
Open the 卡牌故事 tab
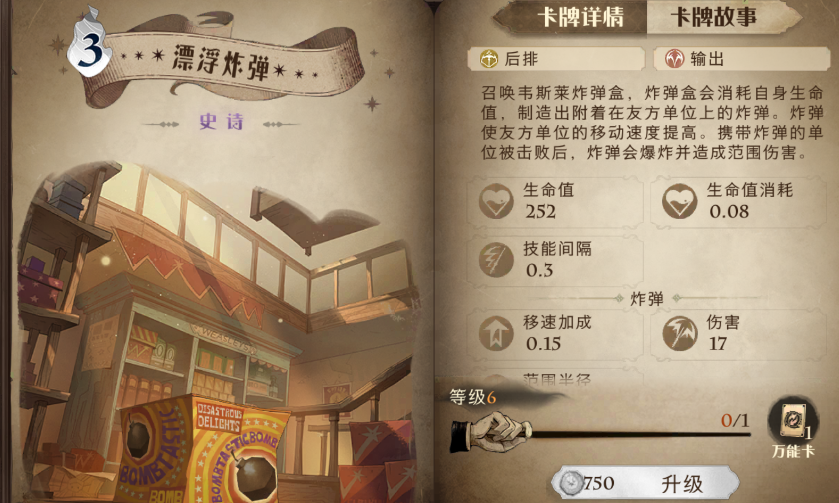(x=713, y=17)
